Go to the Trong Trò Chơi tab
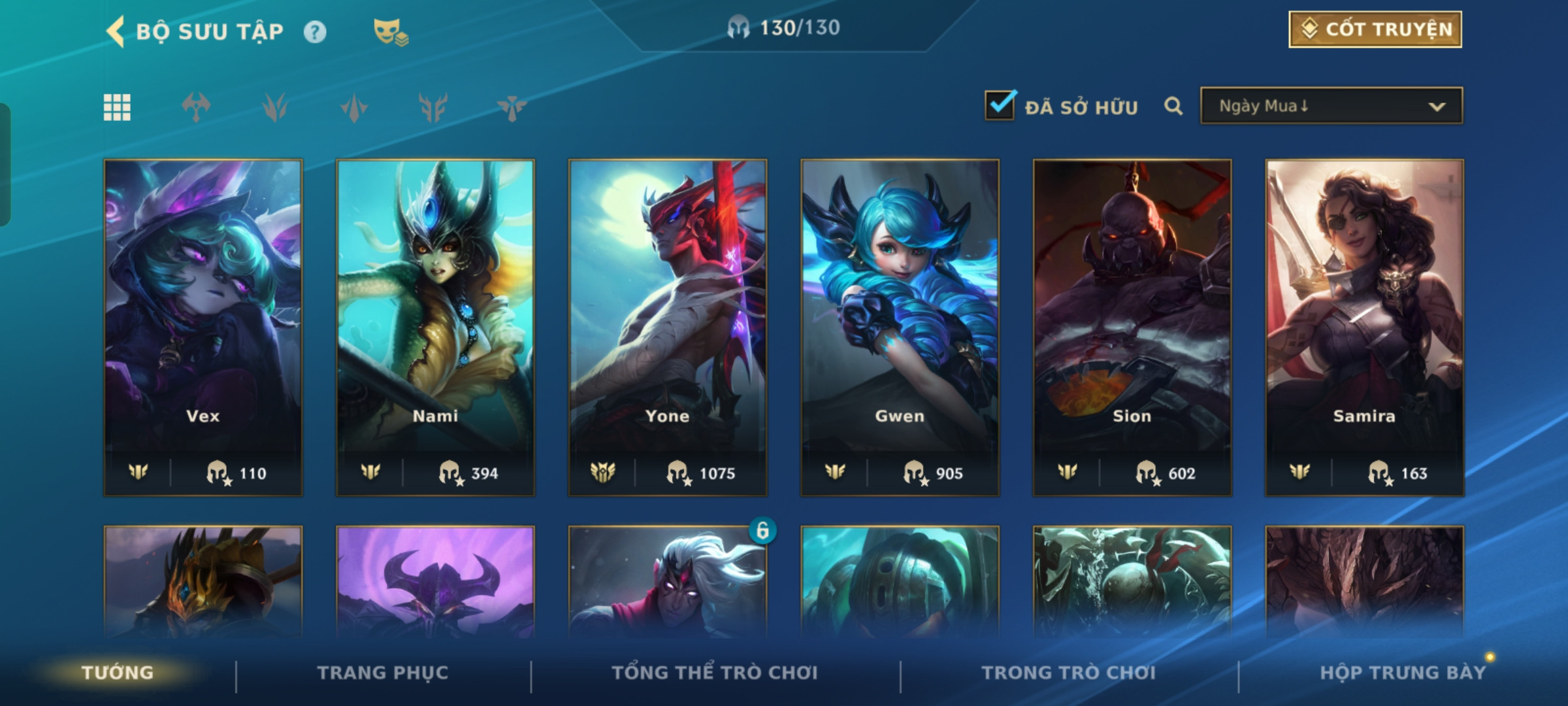The image size is (1568, 706). 1069,673
